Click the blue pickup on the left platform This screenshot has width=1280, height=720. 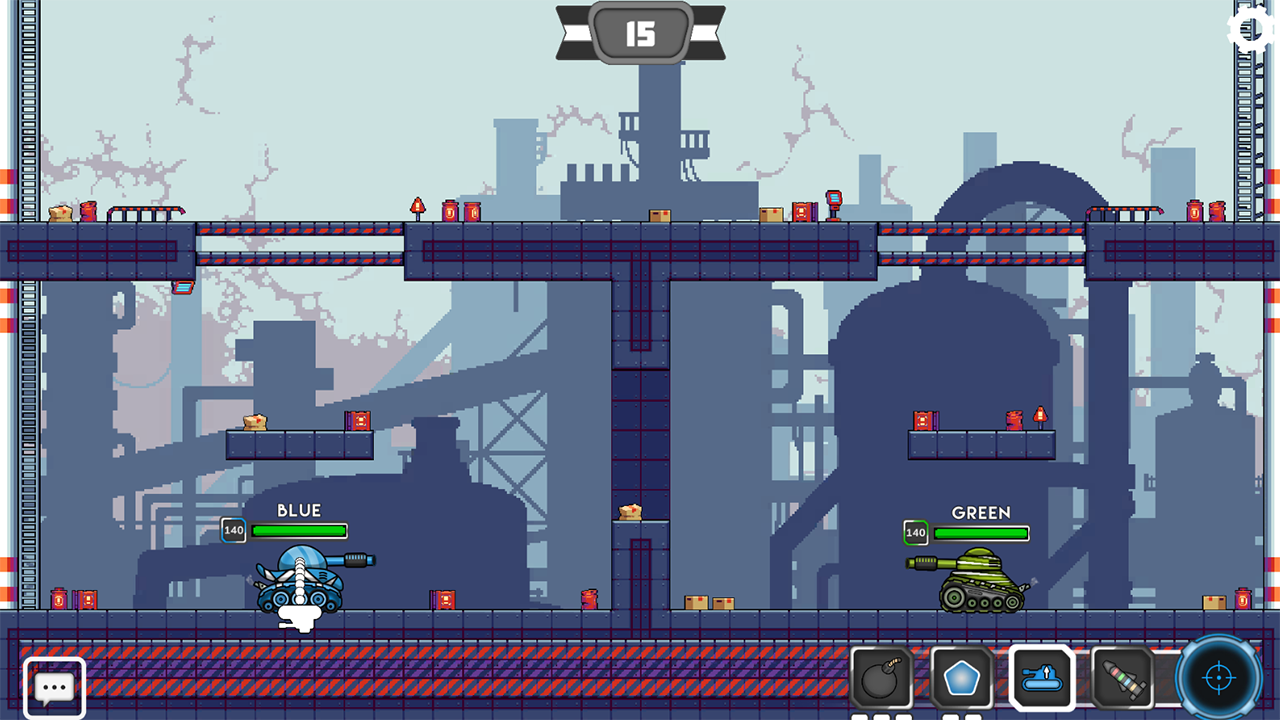184,287
